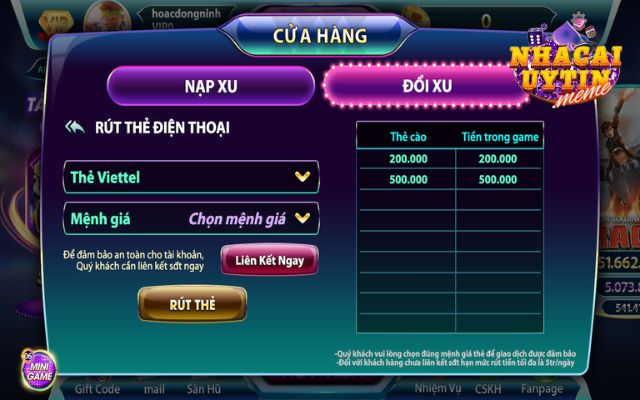Screen dimensions: 640x400
Task: Open the Nhiệm Vụ missions menu
Action: point(437,389)
